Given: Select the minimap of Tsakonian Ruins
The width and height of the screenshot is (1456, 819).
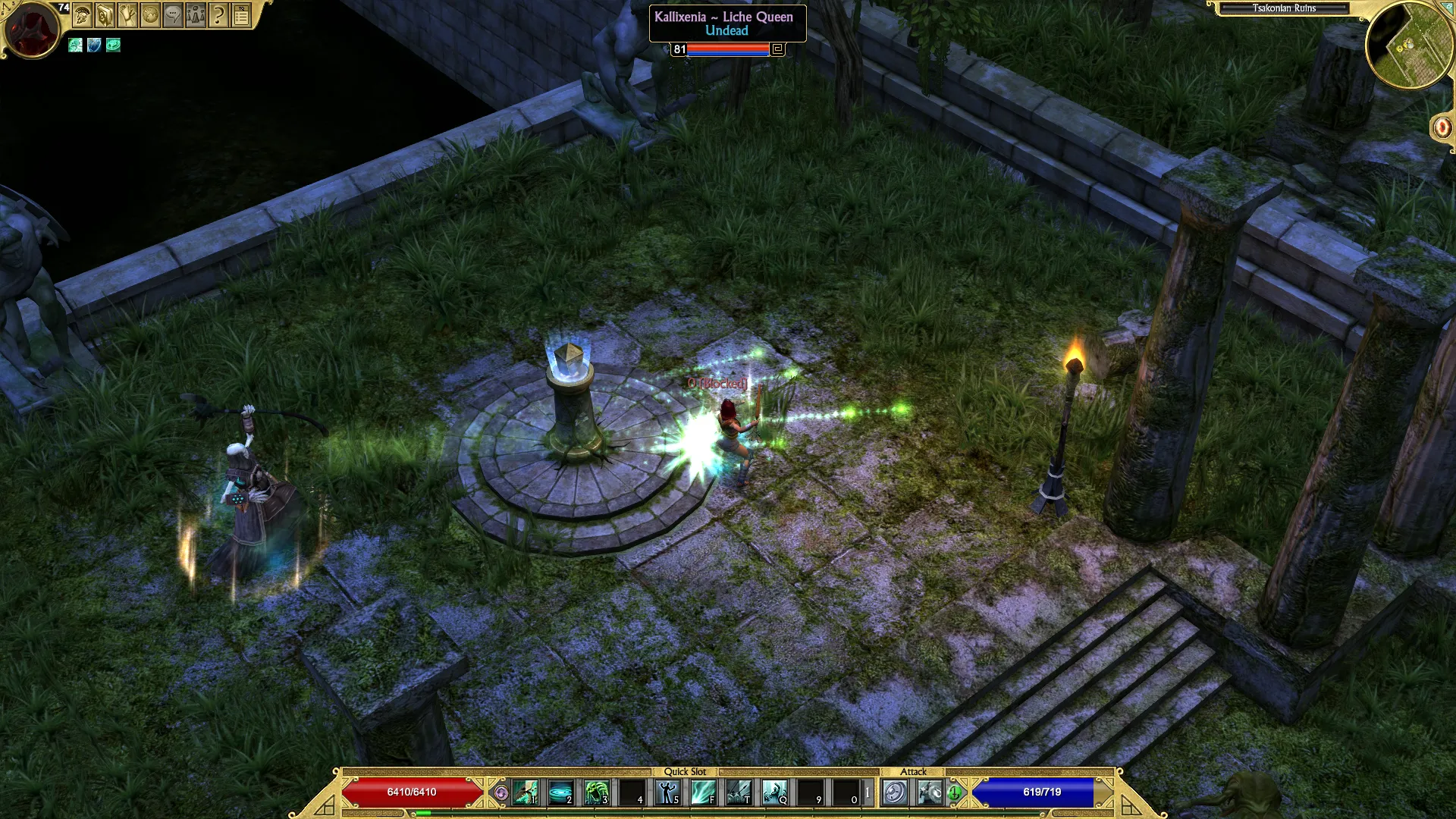Looking at the screenshot, I should 1409,47.
